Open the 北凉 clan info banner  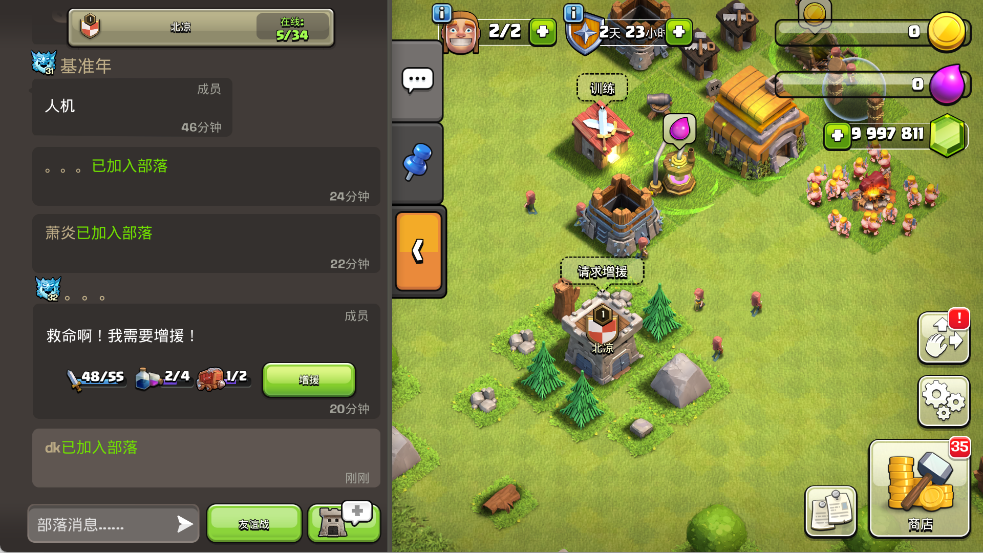(200, 28)
